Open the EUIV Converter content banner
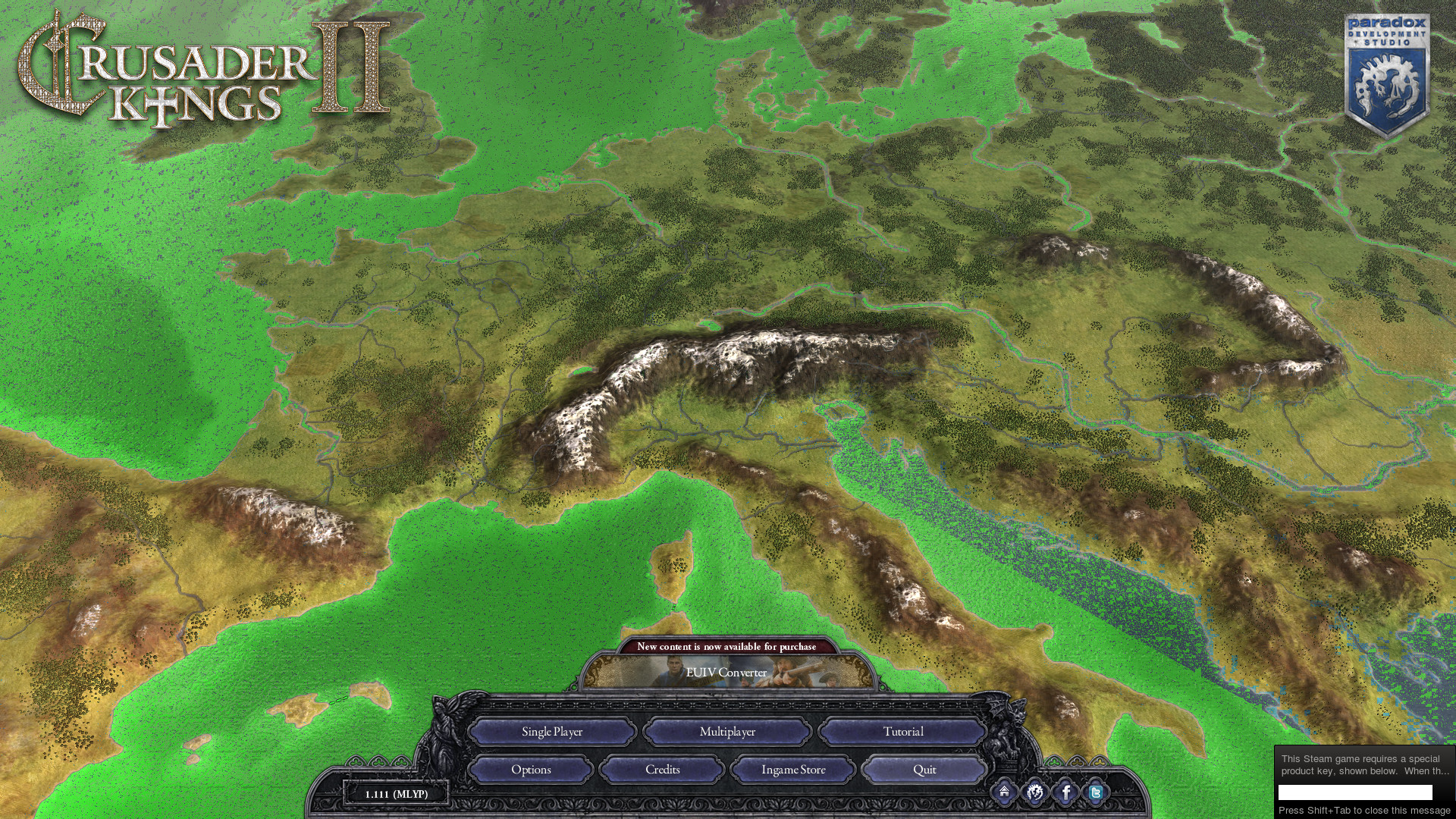 (x=726, y=673)
